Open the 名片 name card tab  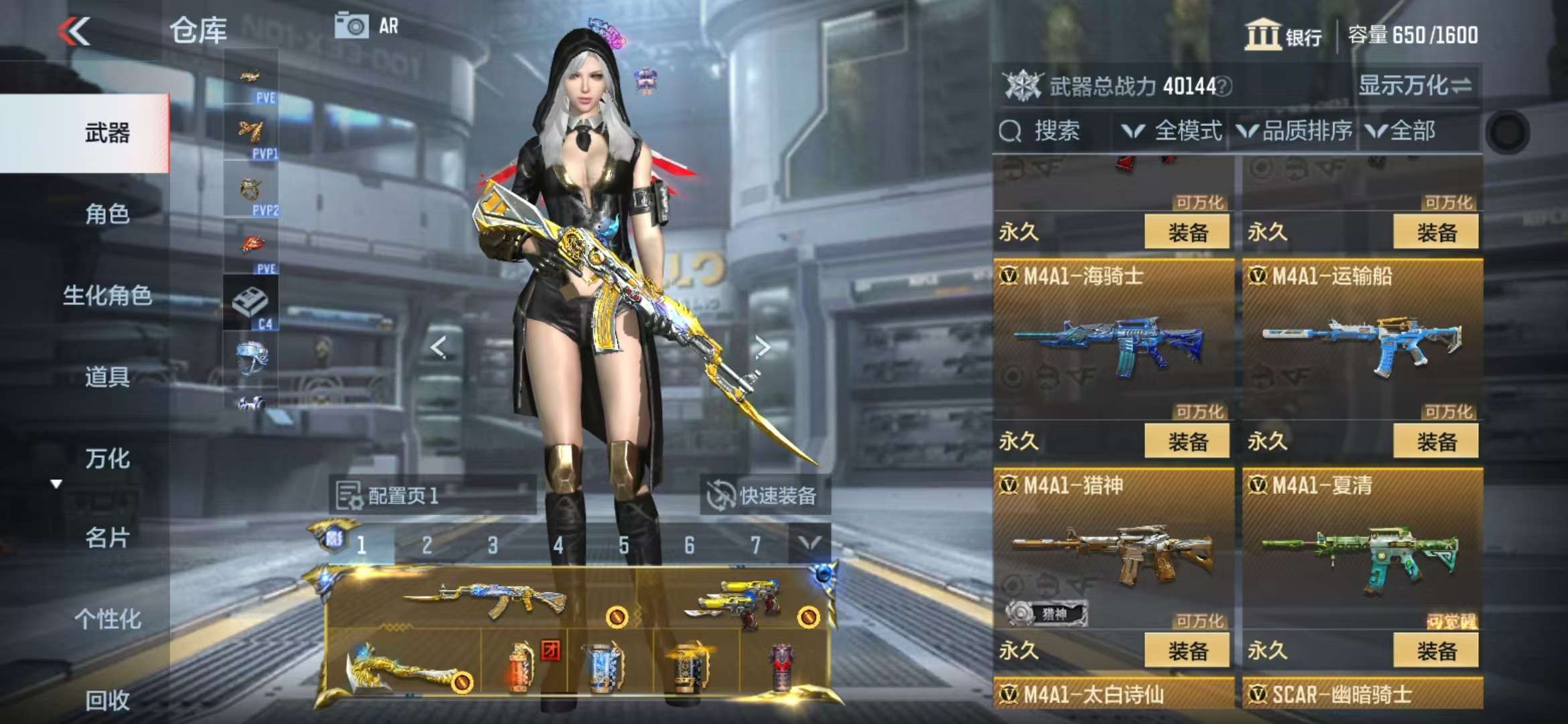(107, 538)
